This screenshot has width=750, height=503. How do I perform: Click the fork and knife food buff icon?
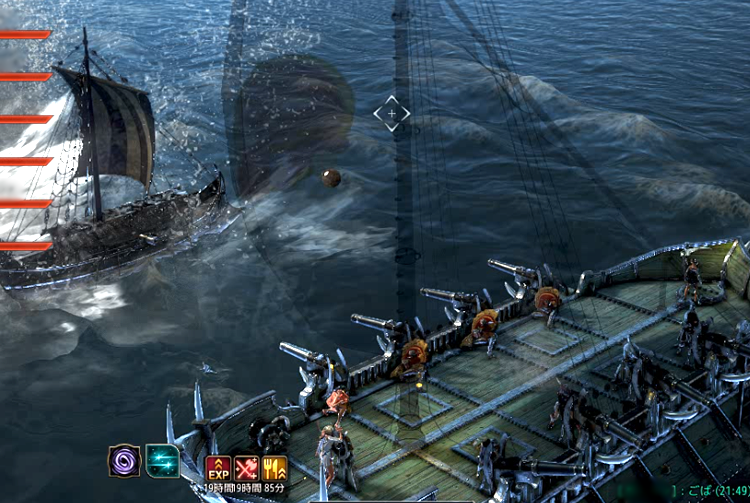coord(275,468)
